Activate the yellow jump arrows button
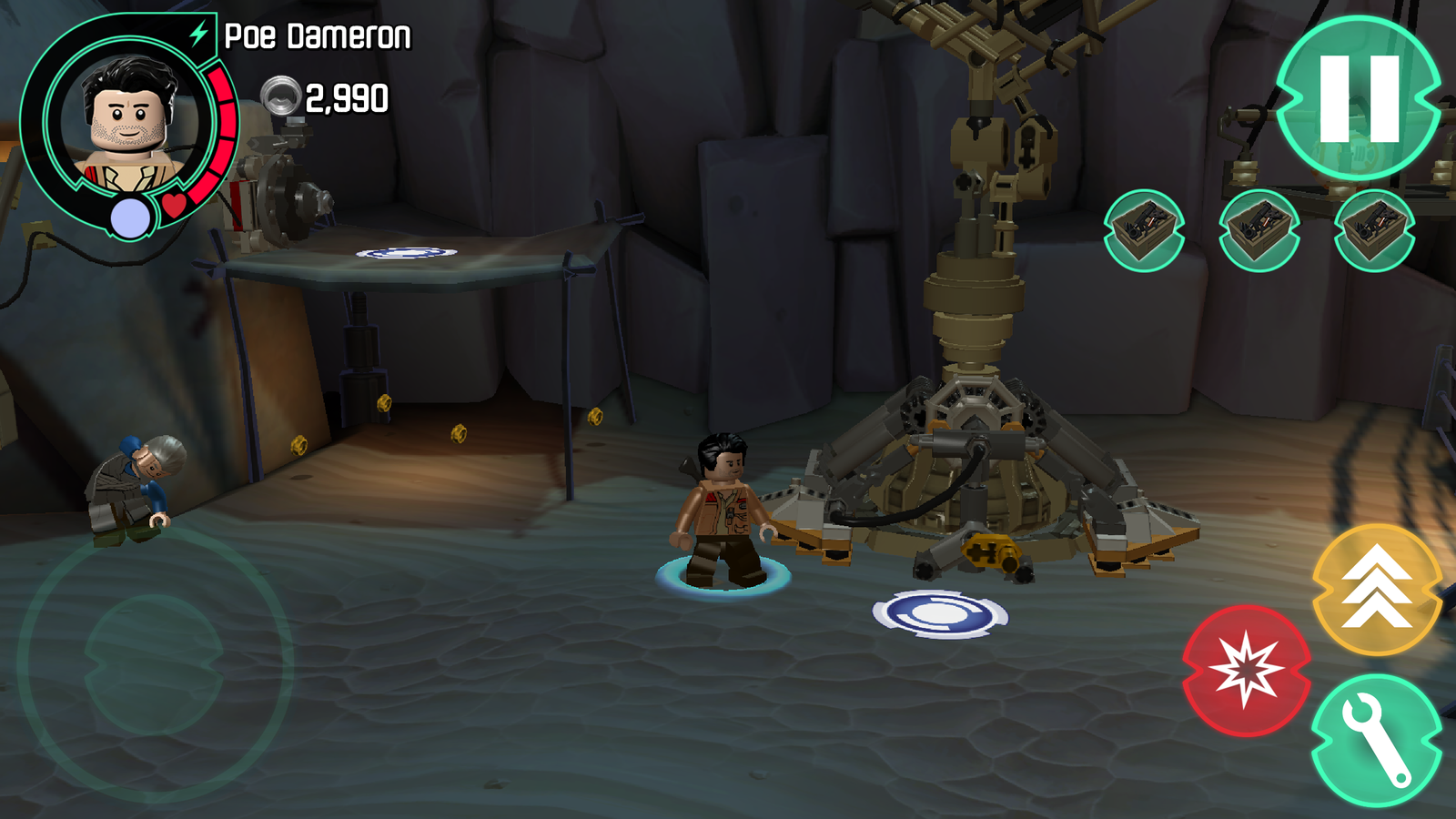 [x=1377, y=589]
